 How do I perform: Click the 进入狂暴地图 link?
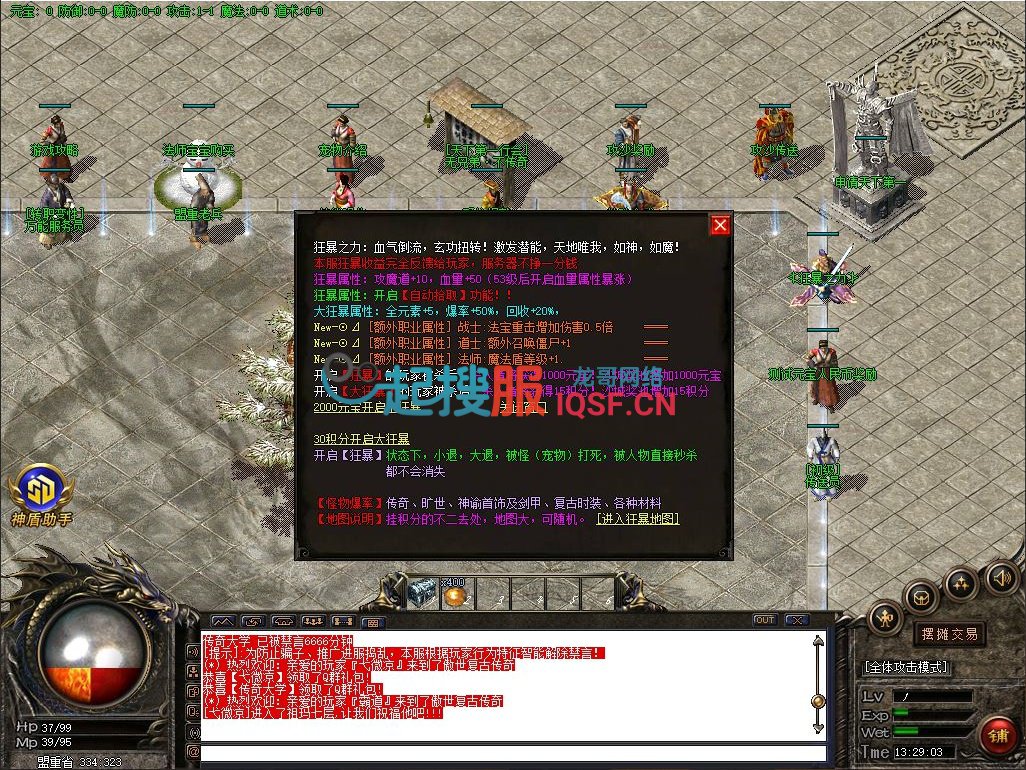(637, 519)
